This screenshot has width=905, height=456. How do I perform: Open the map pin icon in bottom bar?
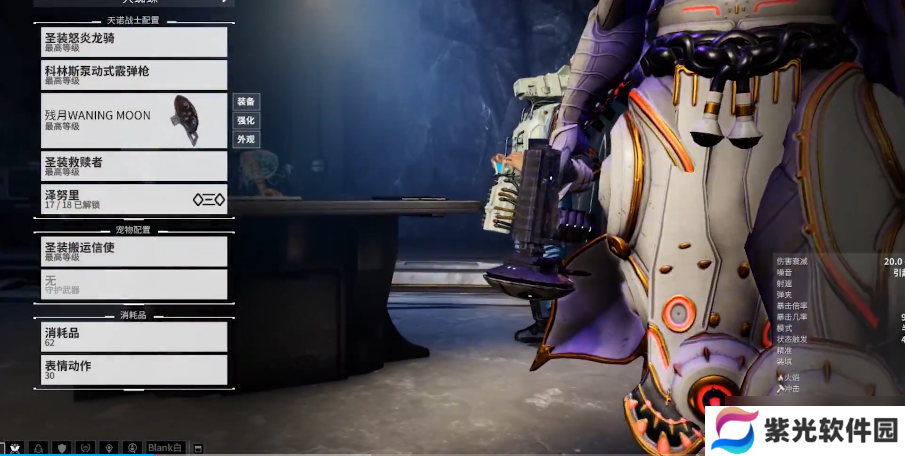pos(108,448)
